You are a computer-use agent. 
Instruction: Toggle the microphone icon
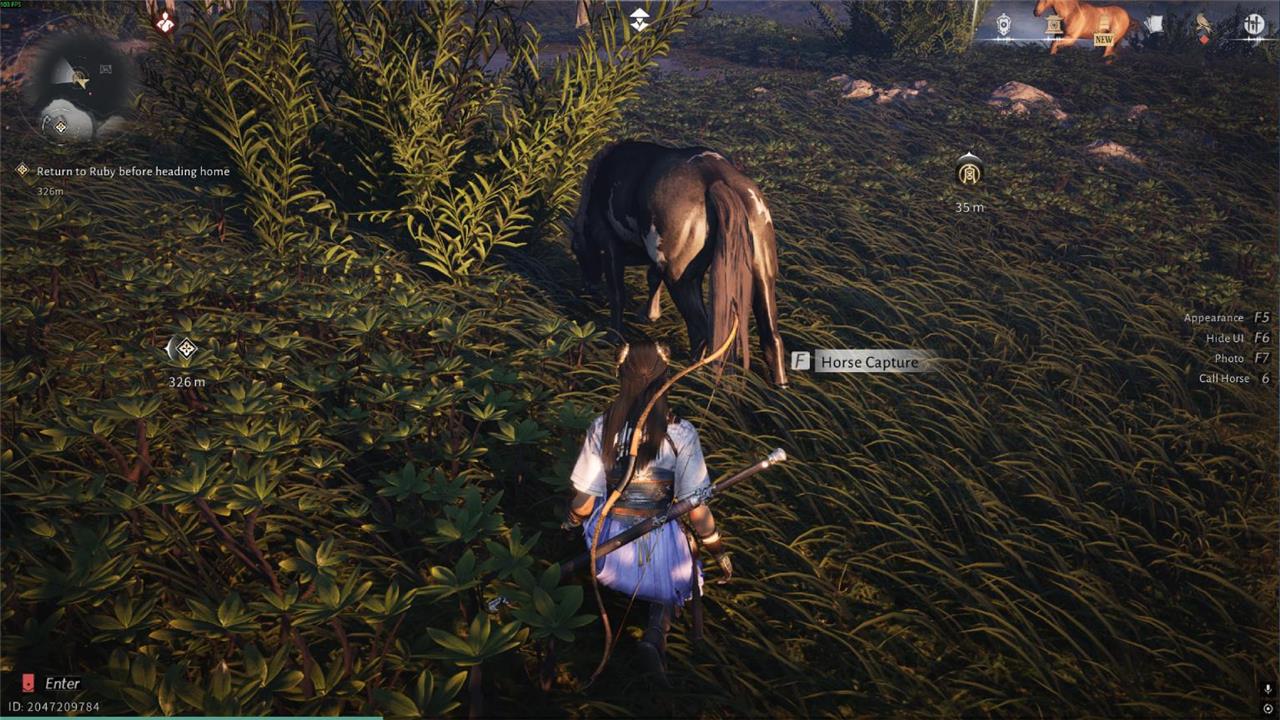coord(1267,690)
